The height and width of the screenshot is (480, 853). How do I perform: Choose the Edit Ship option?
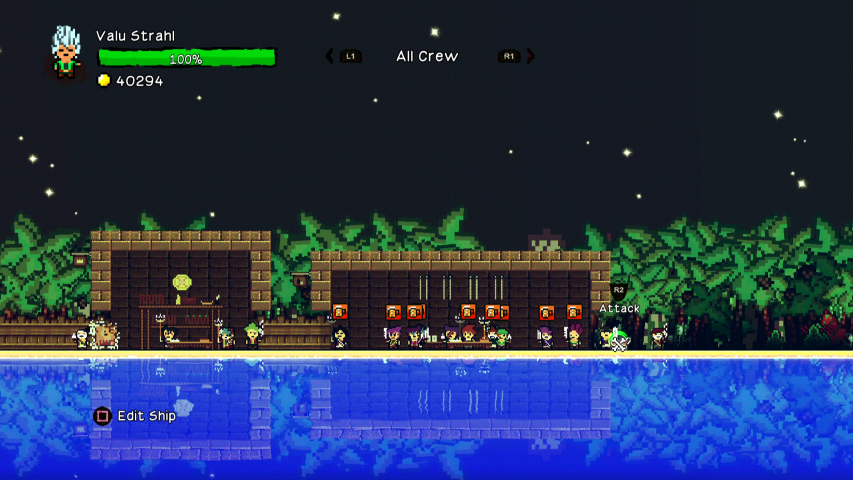coord(146,416)
